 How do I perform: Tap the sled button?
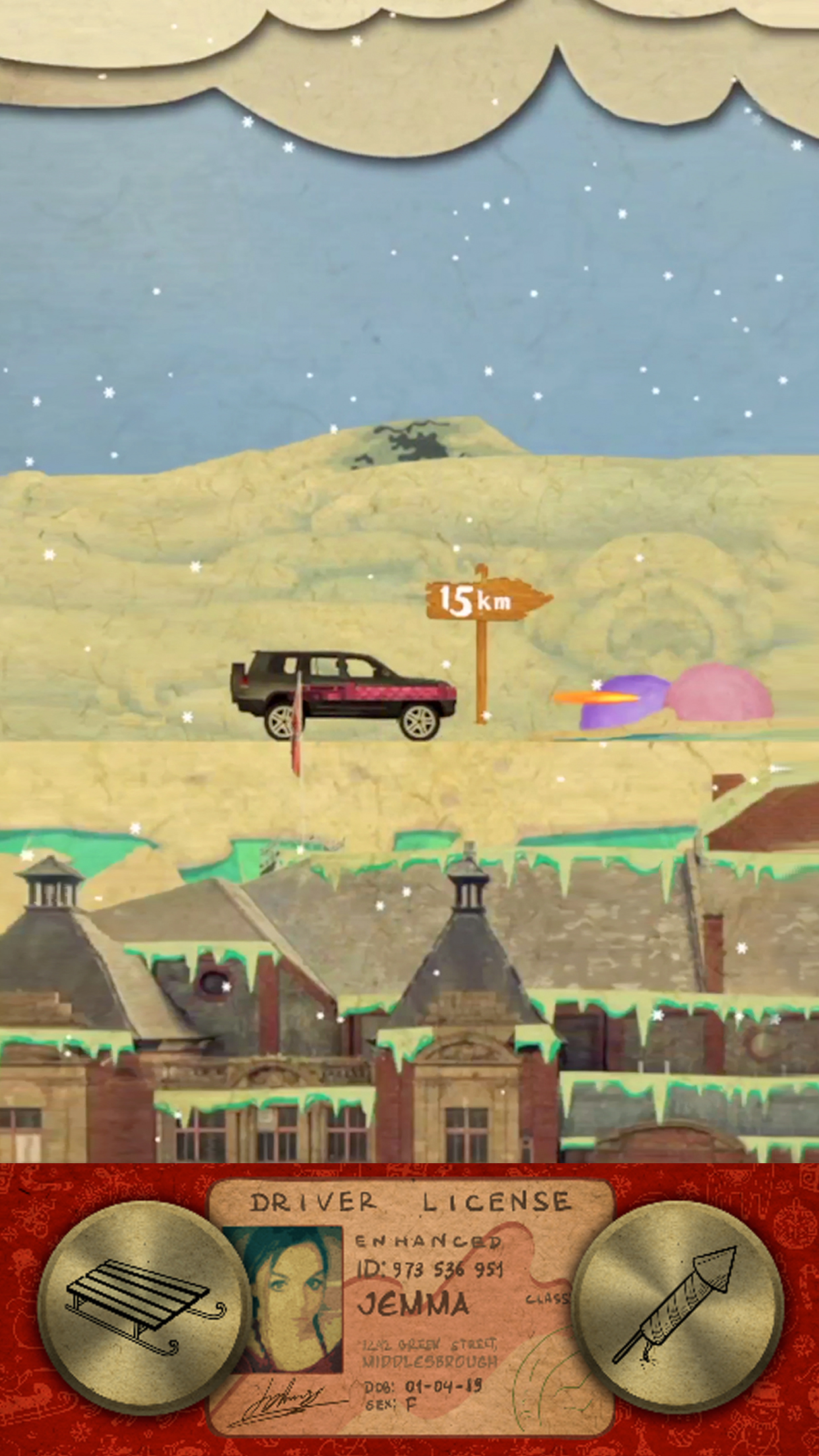point(145,1302)
